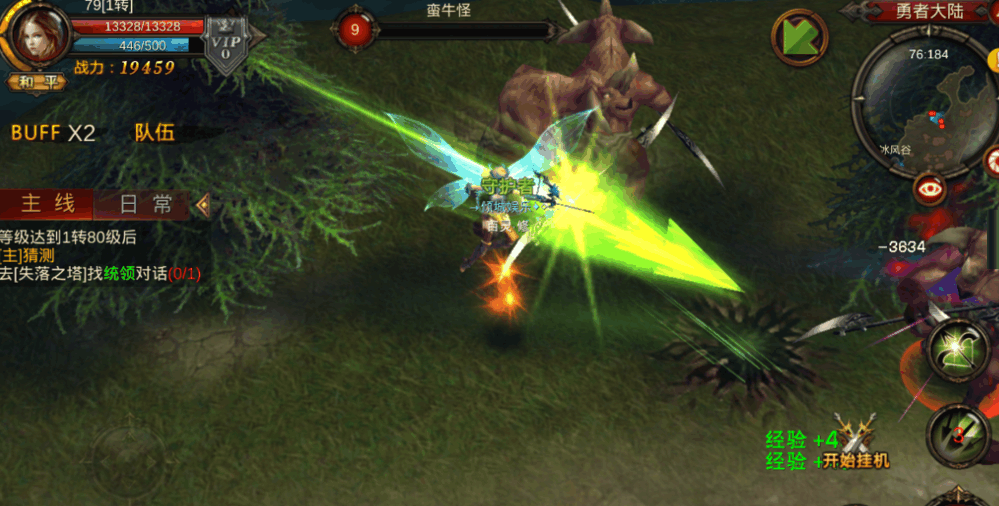The width and height of the screenshot is (999, 506).
Task: Toggle the 和平 peace combat mode
Action: [x=37, y=82]
